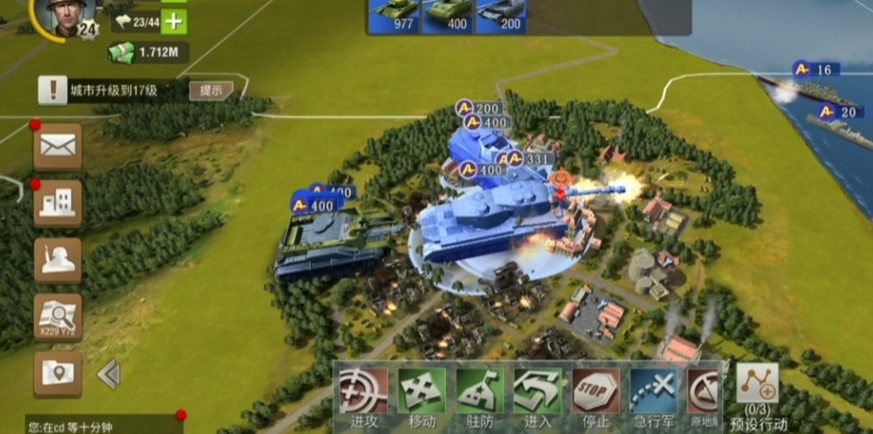Select the tank unit card showing 400
873x434 pixels.
pos(446,15)
